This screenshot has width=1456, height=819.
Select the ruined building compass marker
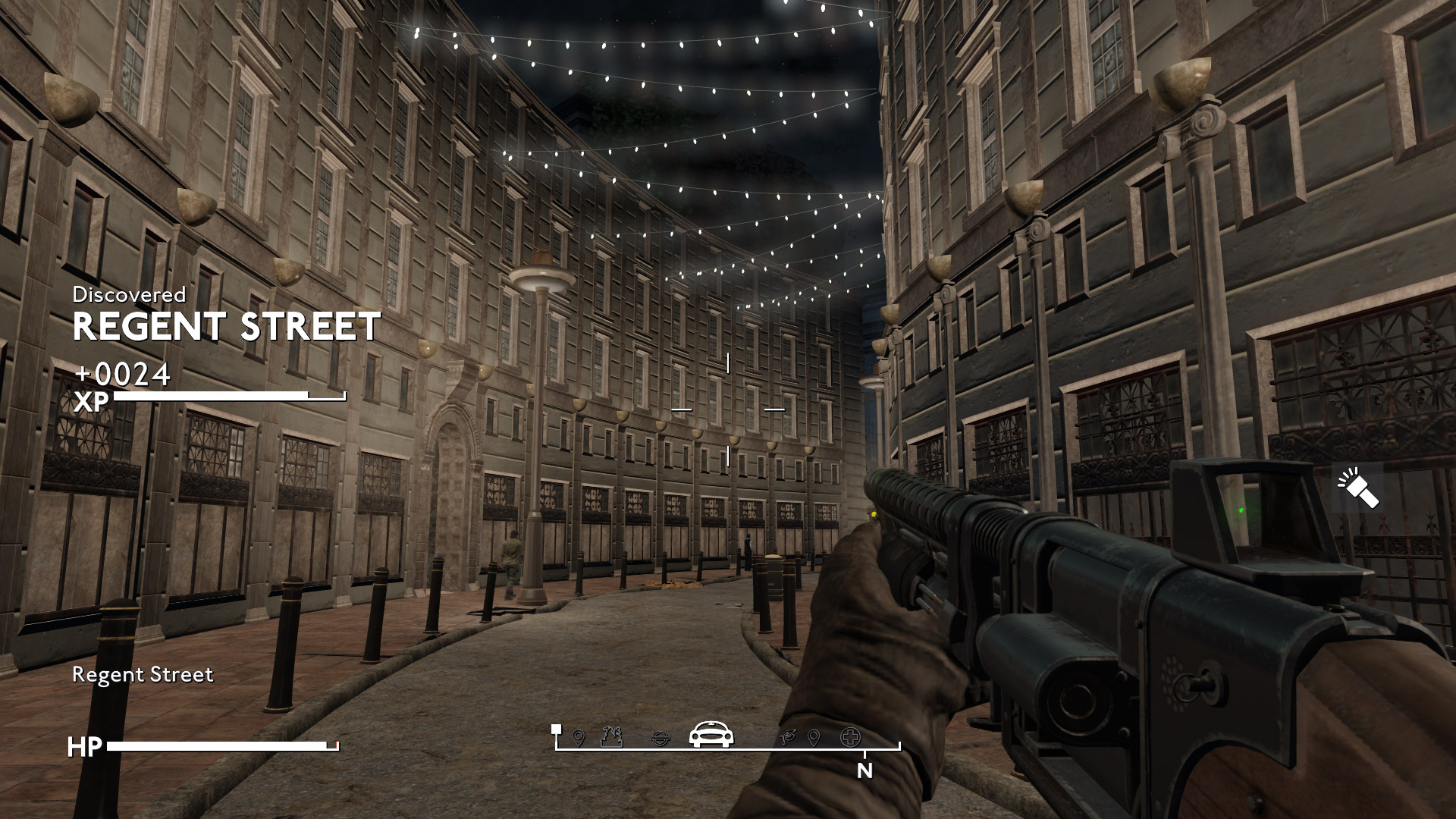611,736
